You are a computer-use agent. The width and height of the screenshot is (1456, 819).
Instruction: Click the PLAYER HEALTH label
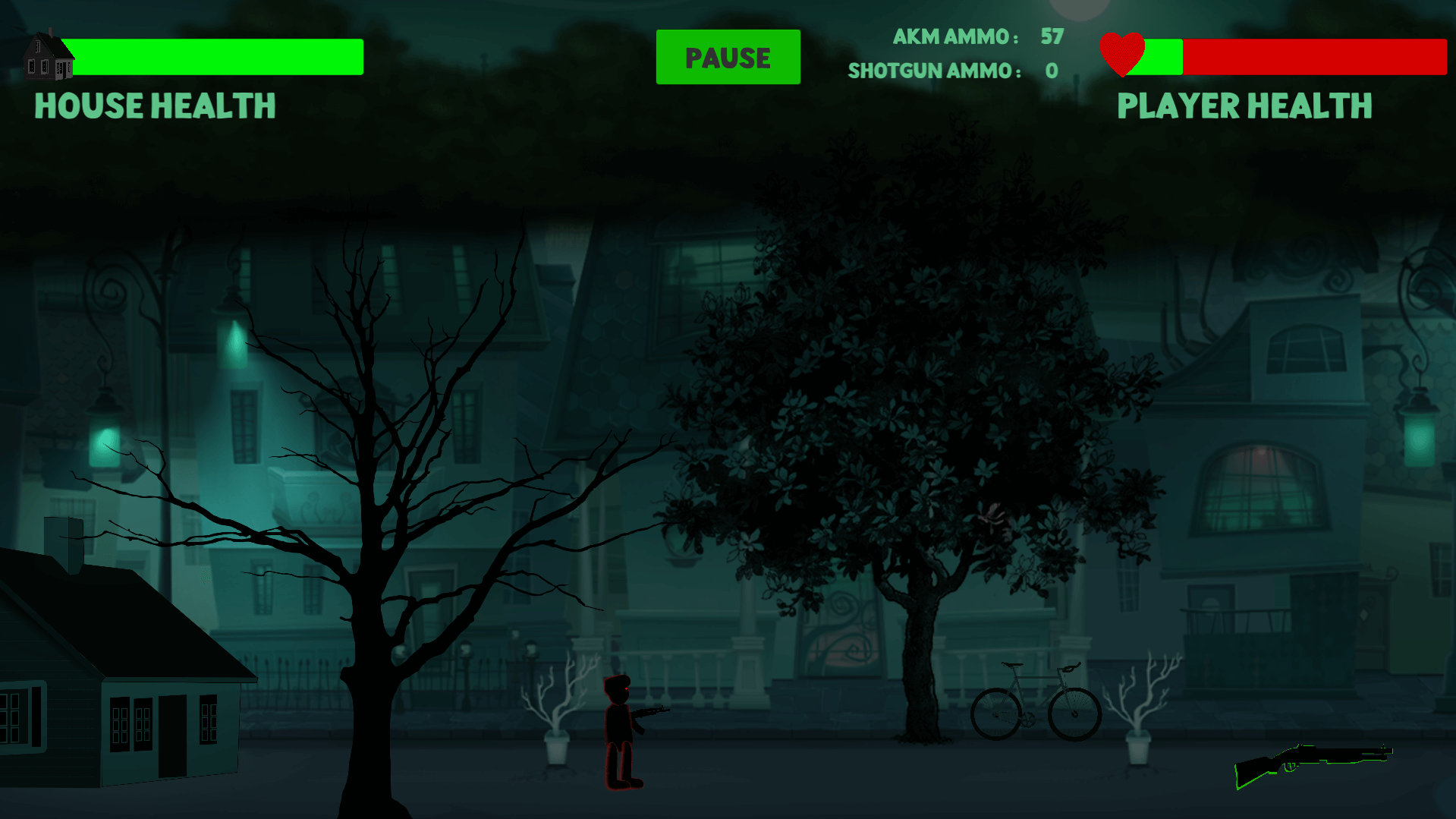[x=1245, y=106]
